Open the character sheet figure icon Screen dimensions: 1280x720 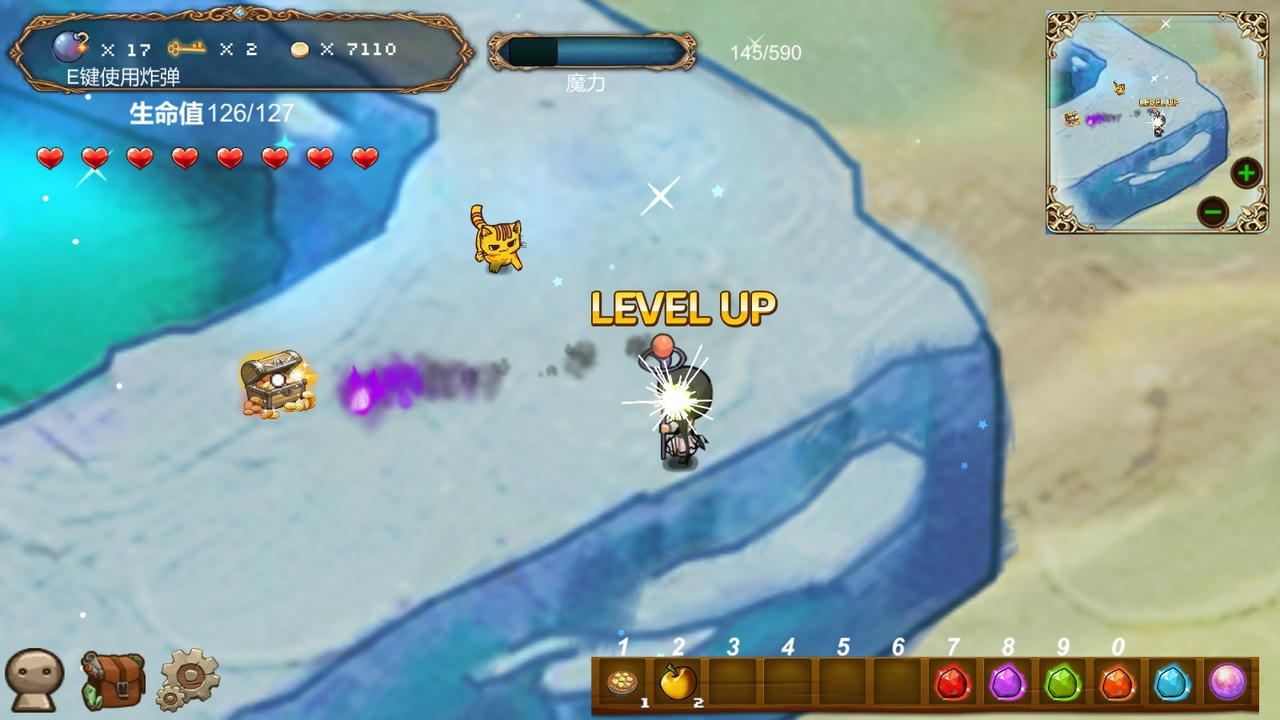(x=35, y=680)
